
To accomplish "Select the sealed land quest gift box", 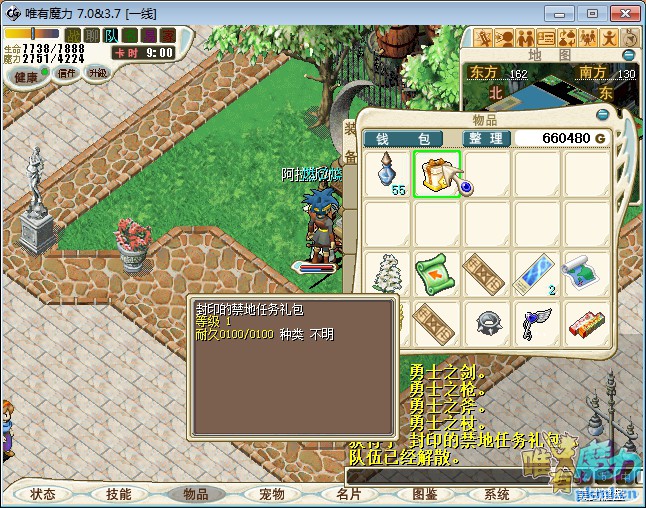I will click(x=437, y=174).
